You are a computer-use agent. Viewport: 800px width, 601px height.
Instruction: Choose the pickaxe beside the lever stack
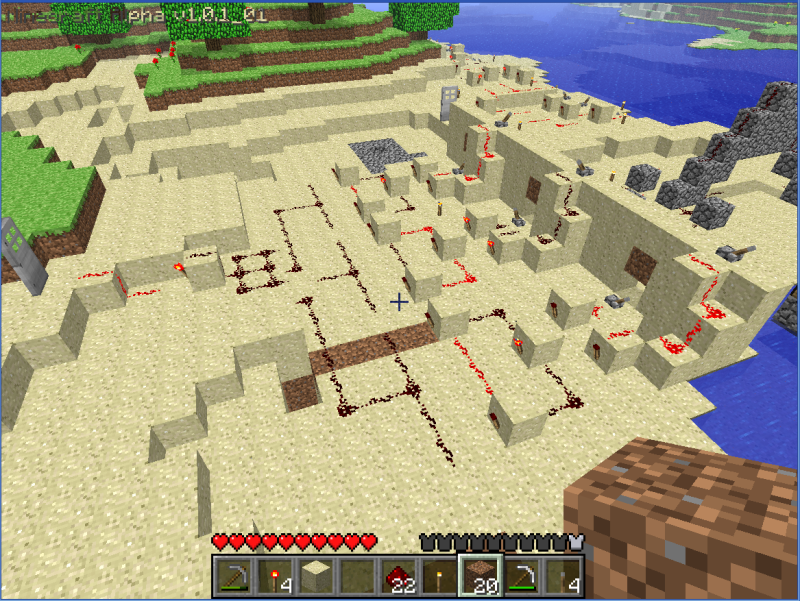point(520,577)
